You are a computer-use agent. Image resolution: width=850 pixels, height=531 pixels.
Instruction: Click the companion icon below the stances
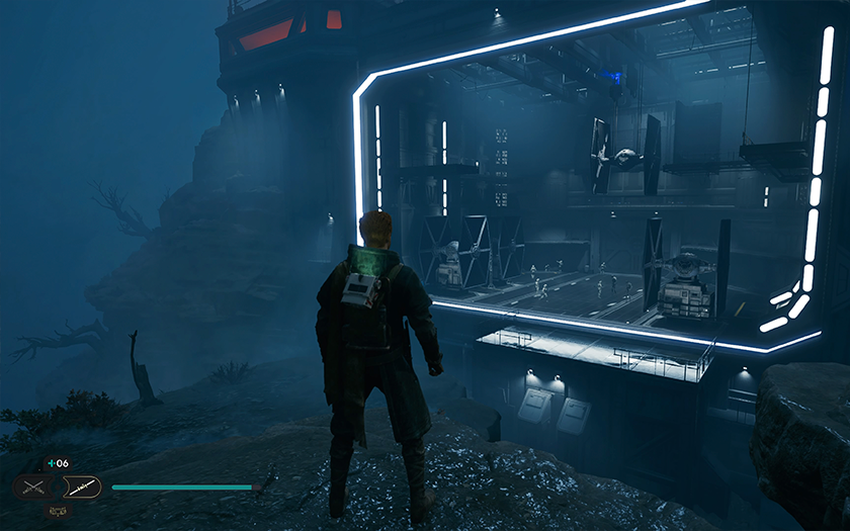pos(57,511)
